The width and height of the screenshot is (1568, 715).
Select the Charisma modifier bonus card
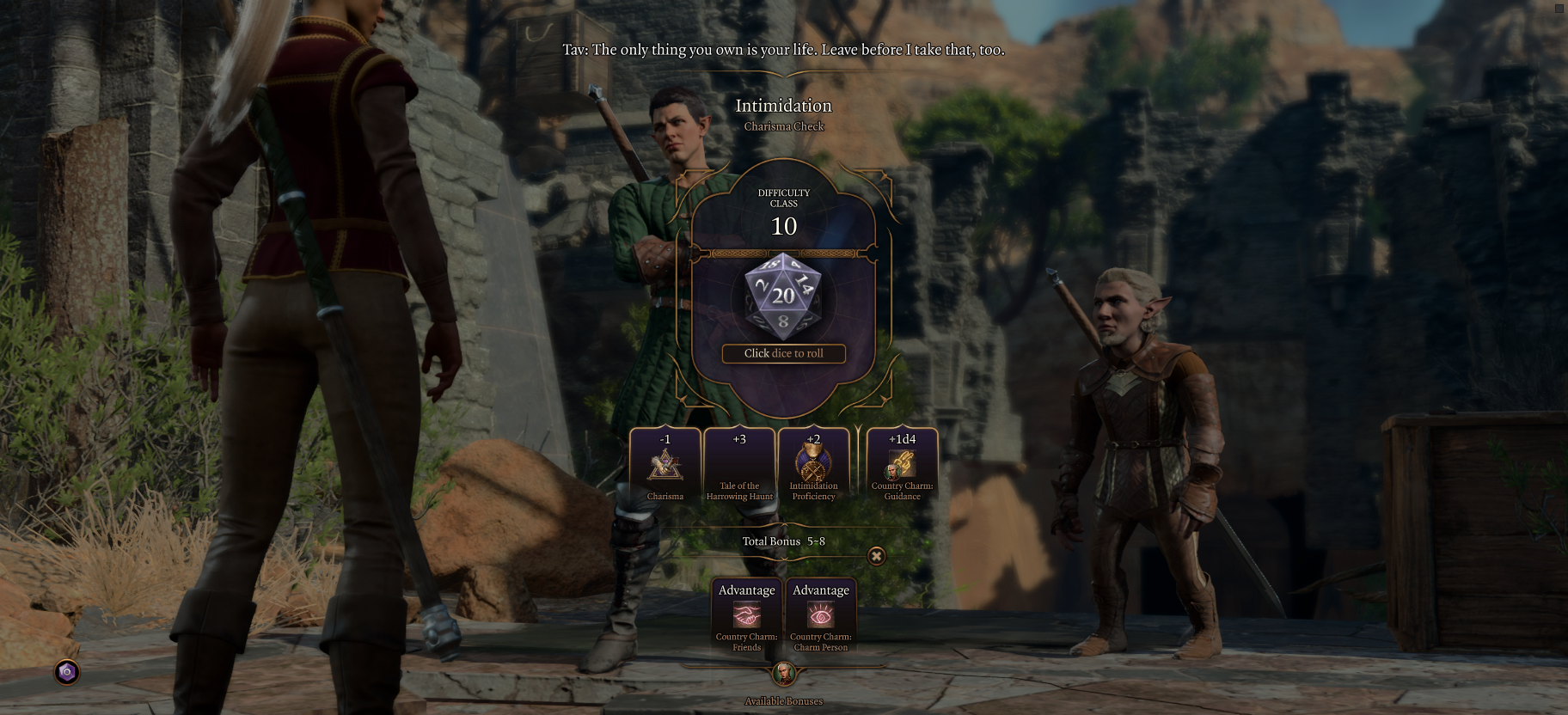(x=665, y=466)
